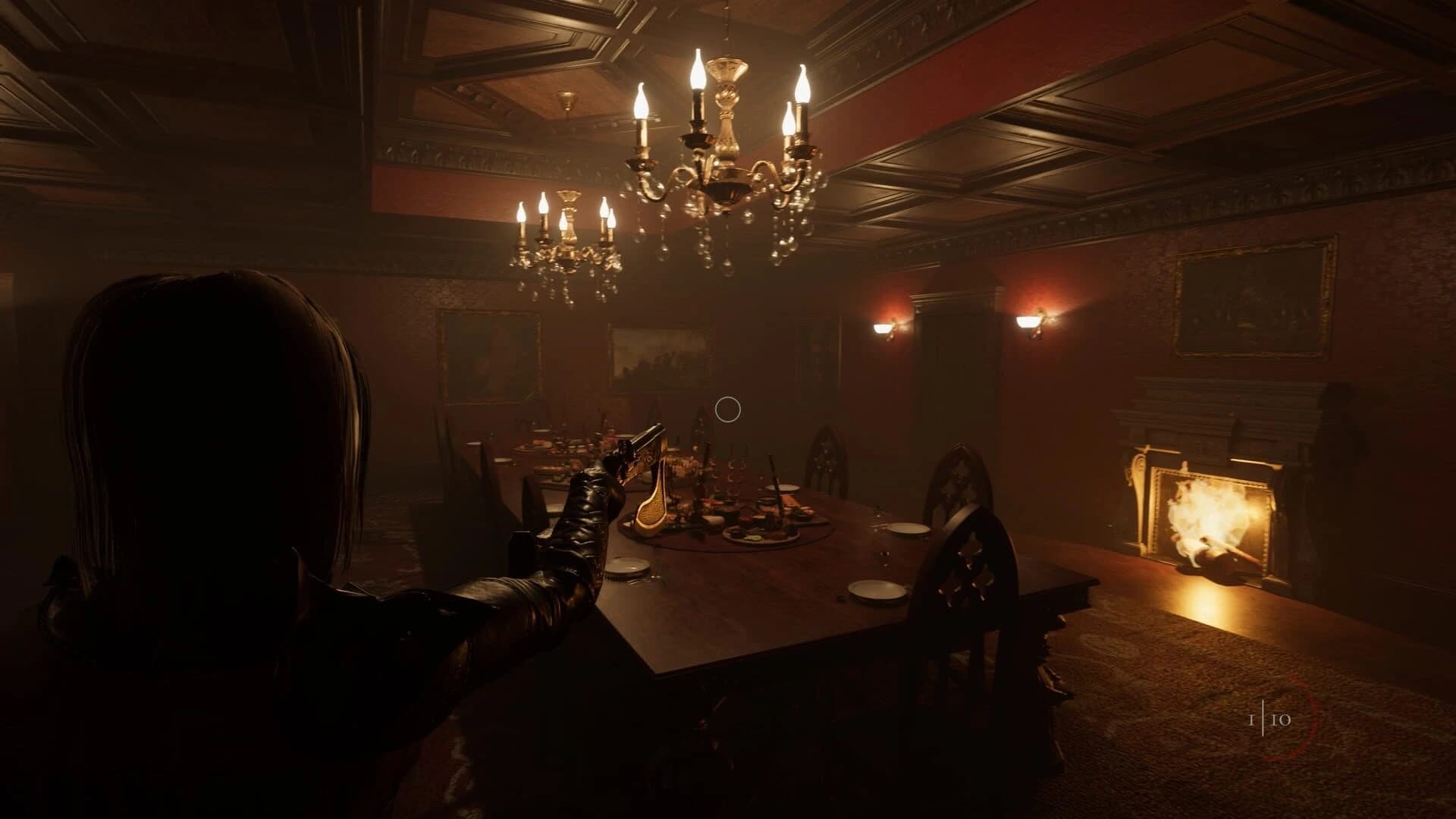
Task: Select the aiming reticle circle
Action: point(729,409)
